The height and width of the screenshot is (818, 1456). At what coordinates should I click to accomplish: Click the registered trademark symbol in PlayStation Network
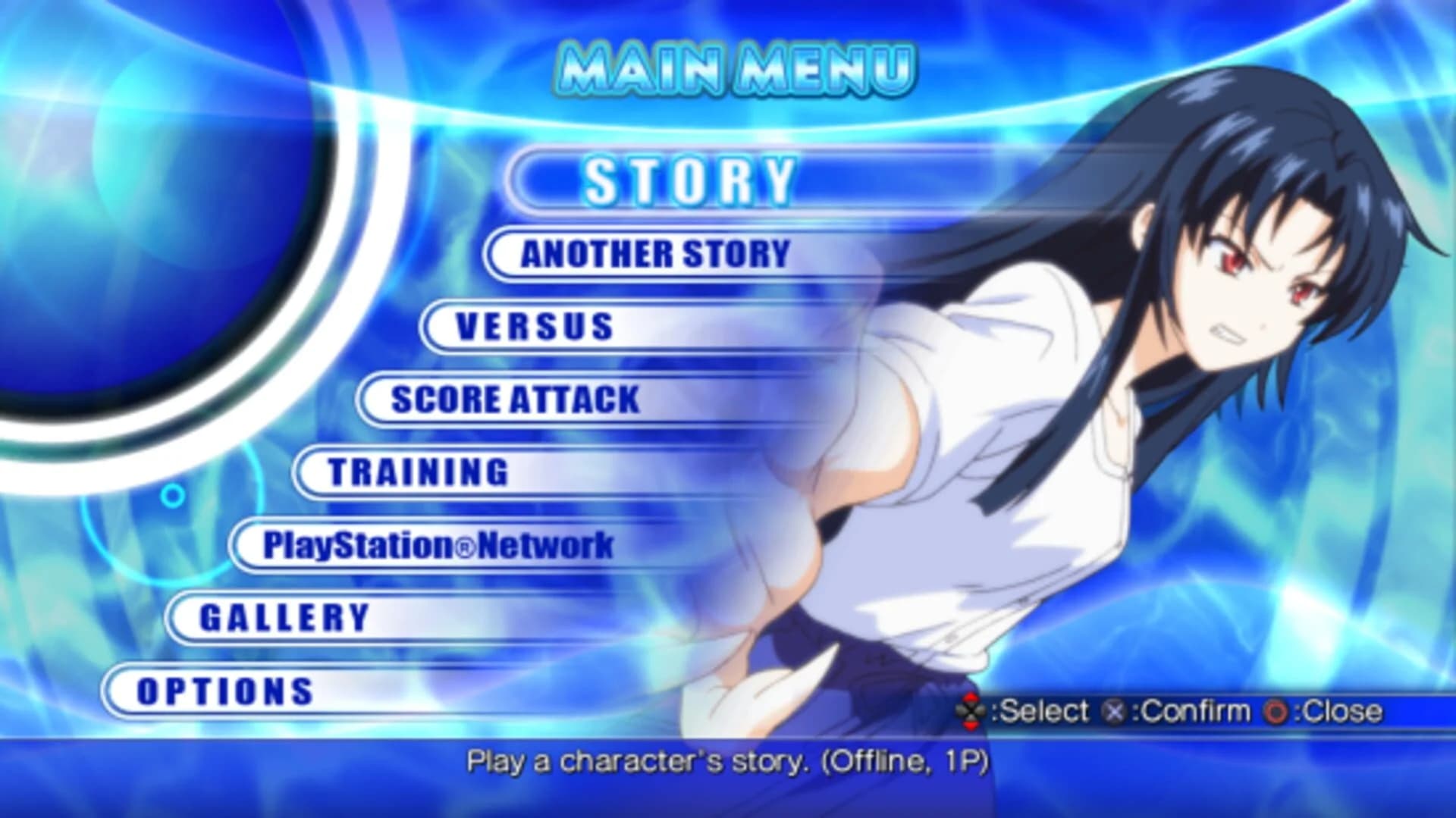(x=465, y=544)
